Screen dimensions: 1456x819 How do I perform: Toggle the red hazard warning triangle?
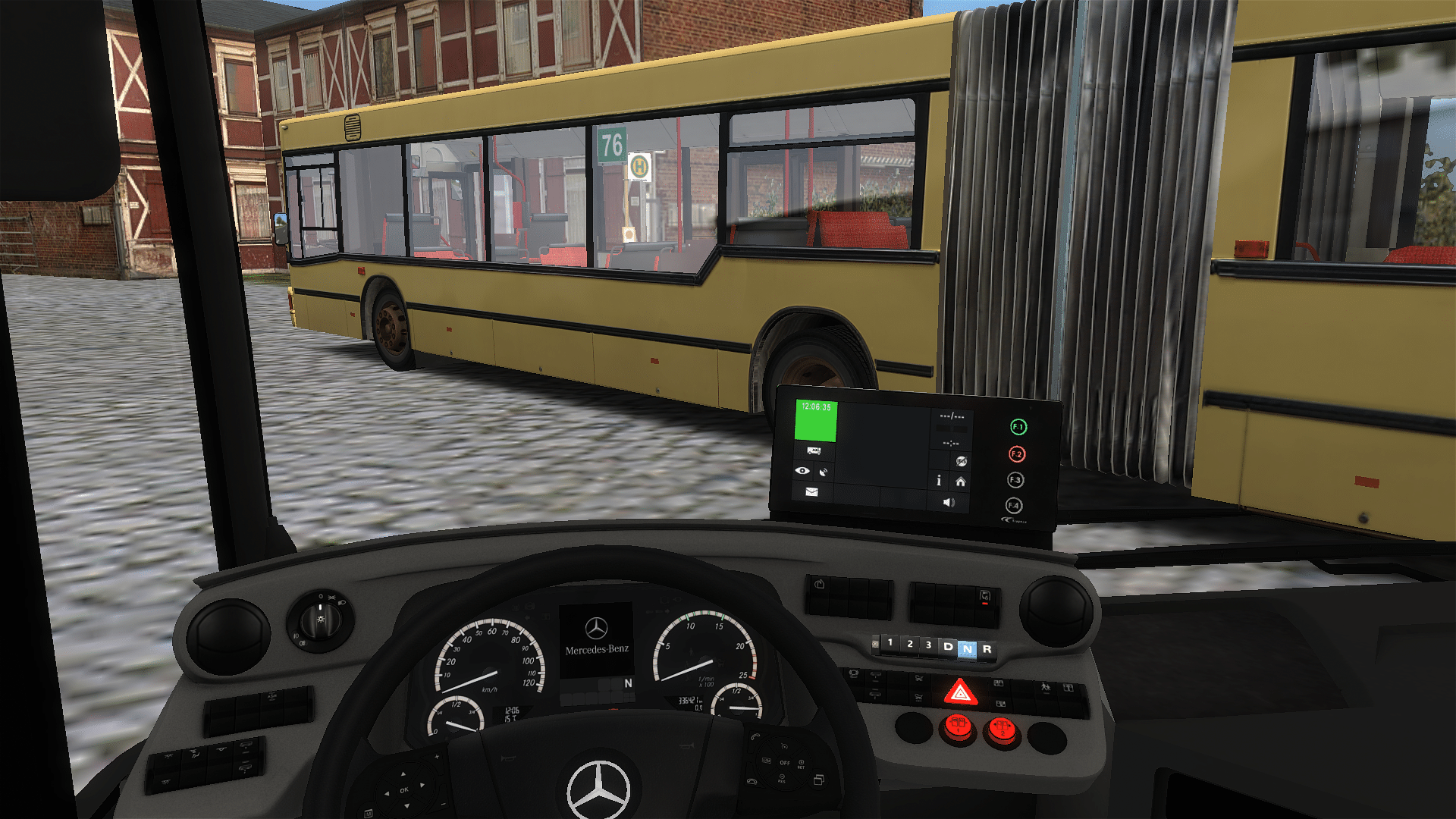coord(960,692)
